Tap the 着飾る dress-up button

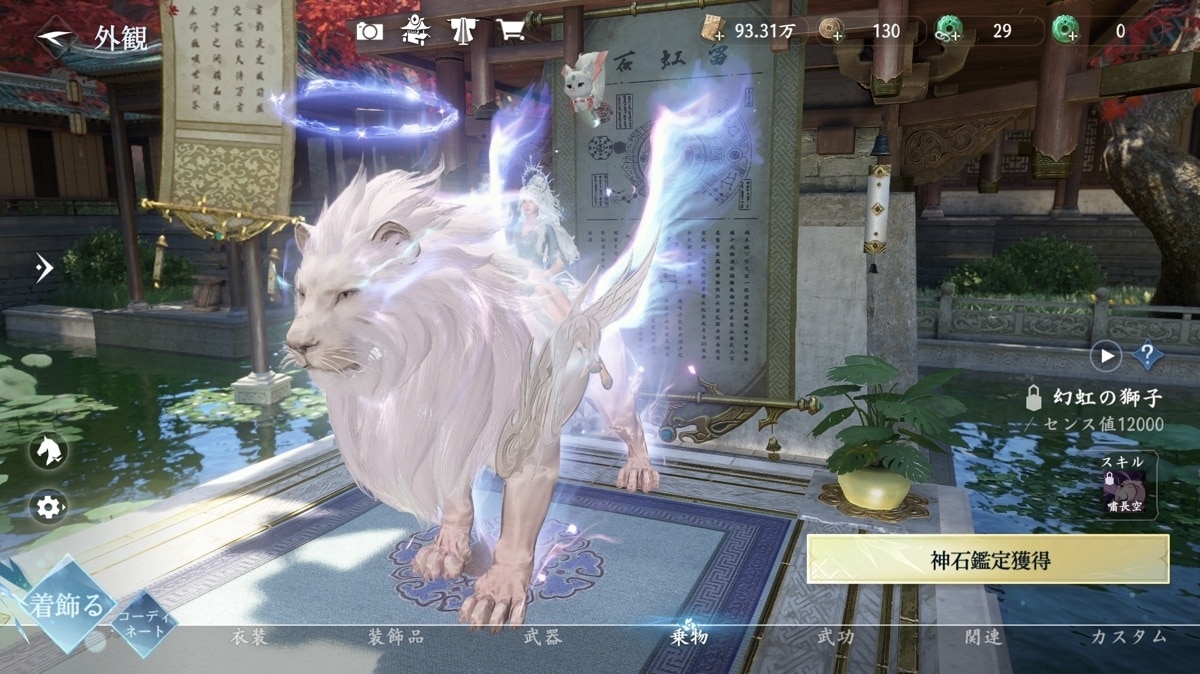(x=67, y=605)
